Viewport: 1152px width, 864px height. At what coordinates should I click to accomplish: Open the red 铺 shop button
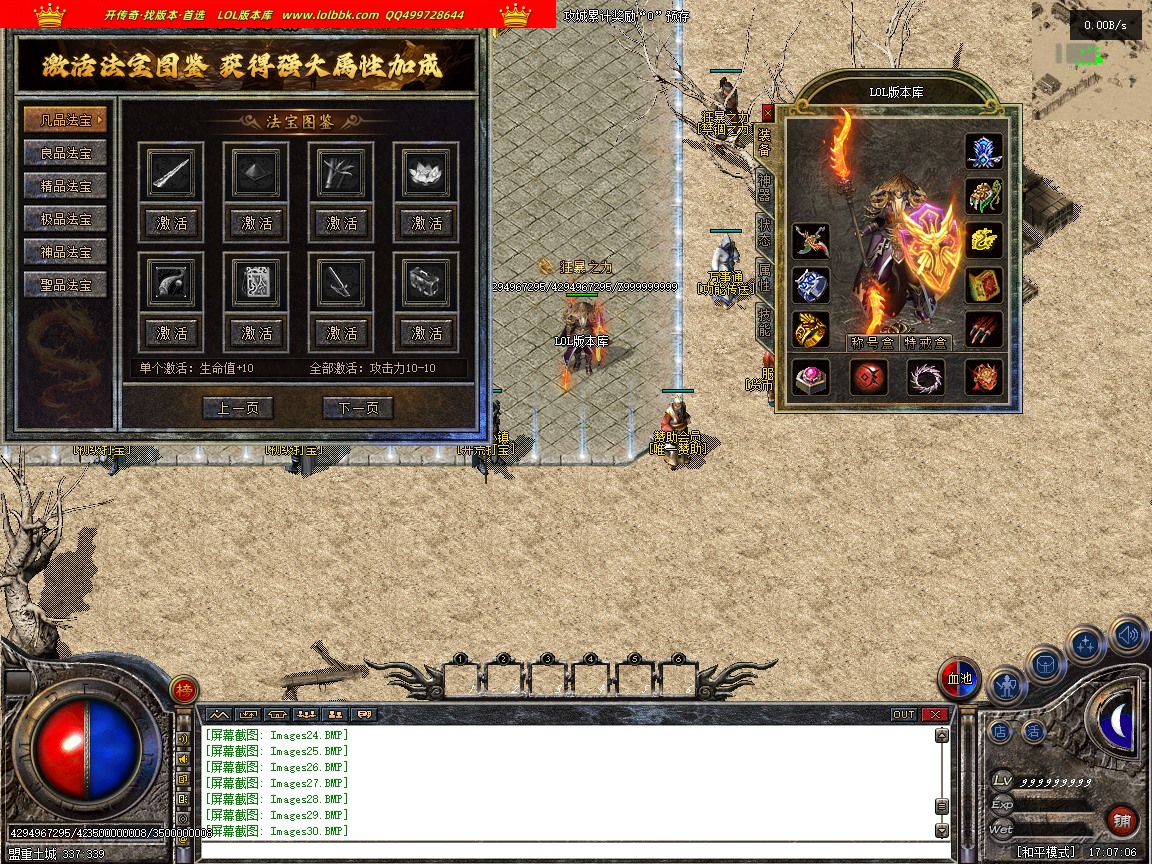pos(1123,822)
